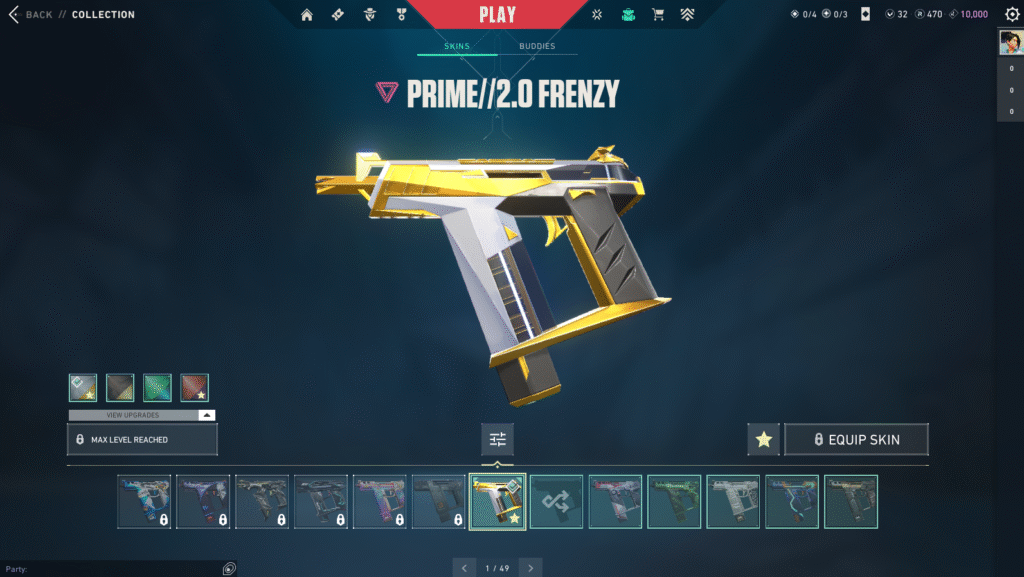The width and height of the screenshot is (1024, 577).
Task: Go to the previous skin page
Action: point(463,568)
